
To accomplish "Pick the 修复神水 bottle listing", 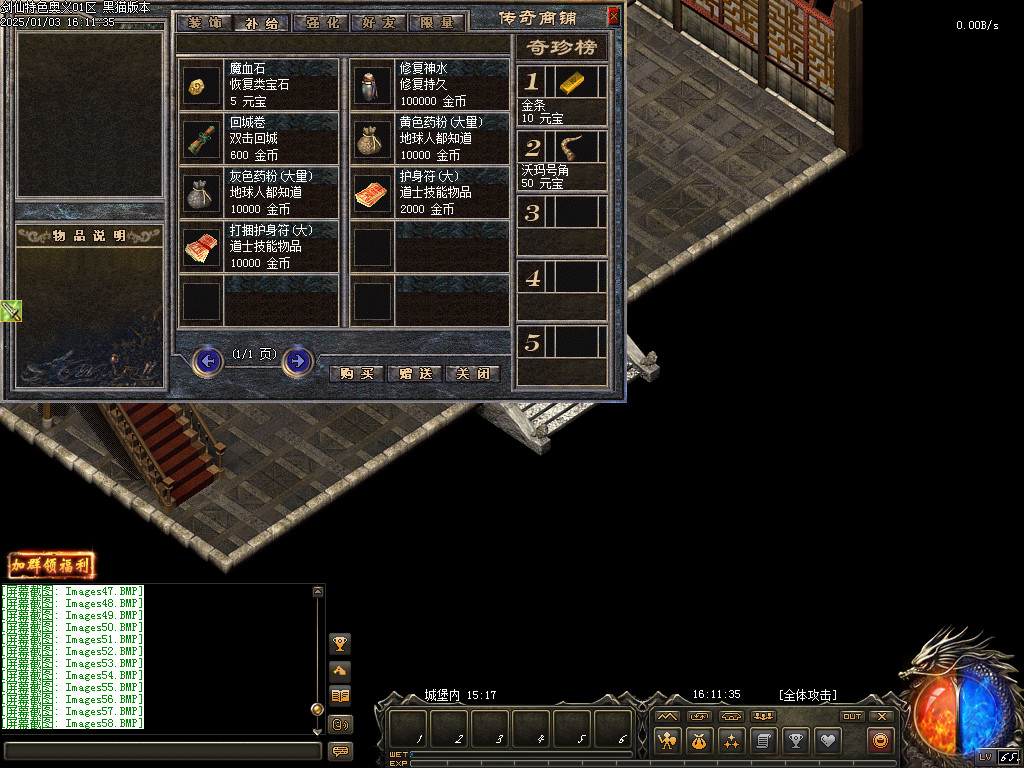I will point(428,84).
